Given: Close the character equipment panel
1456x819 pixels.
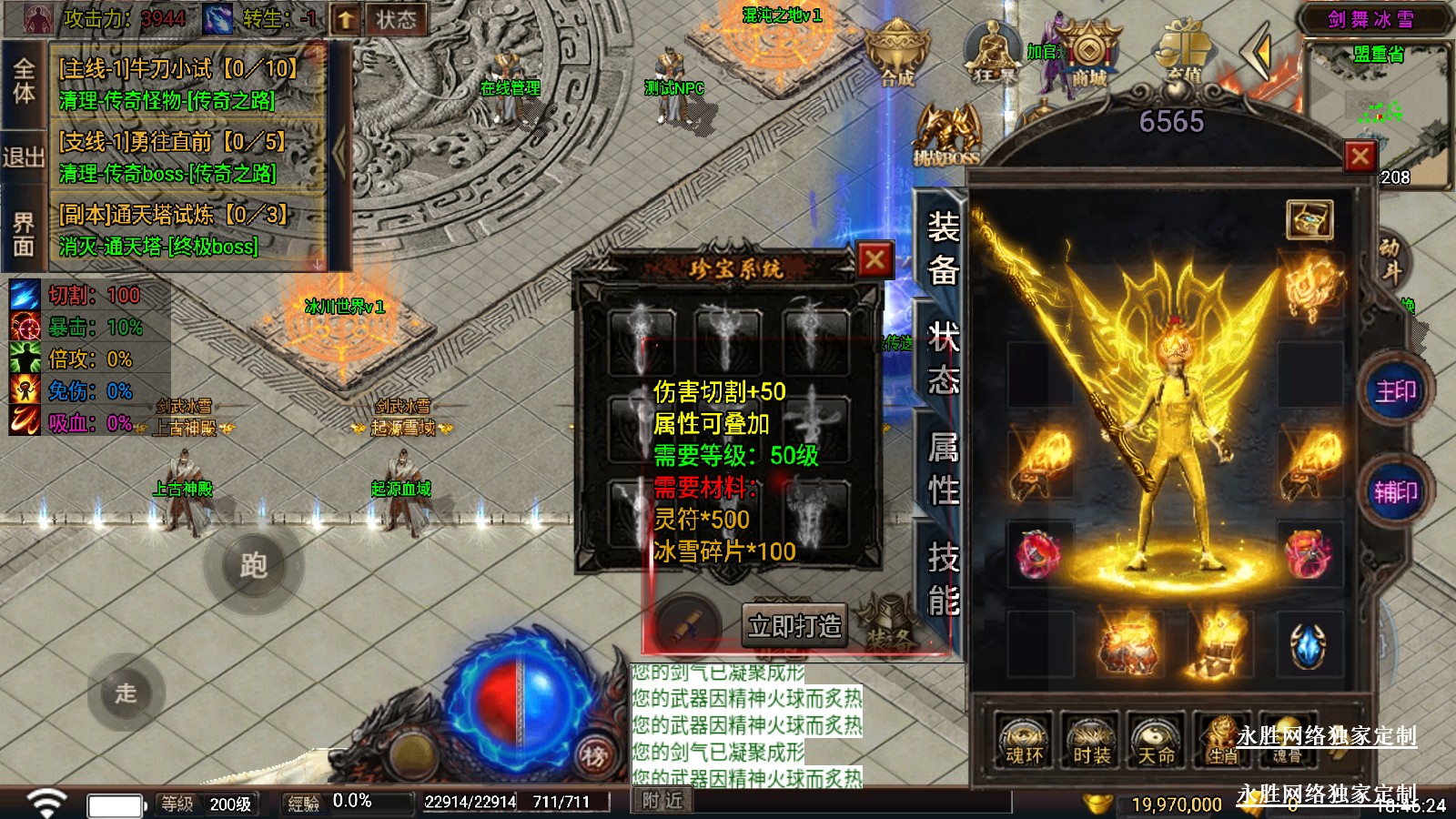Looking at the screenshot, I should click(x=1360, y=157).
